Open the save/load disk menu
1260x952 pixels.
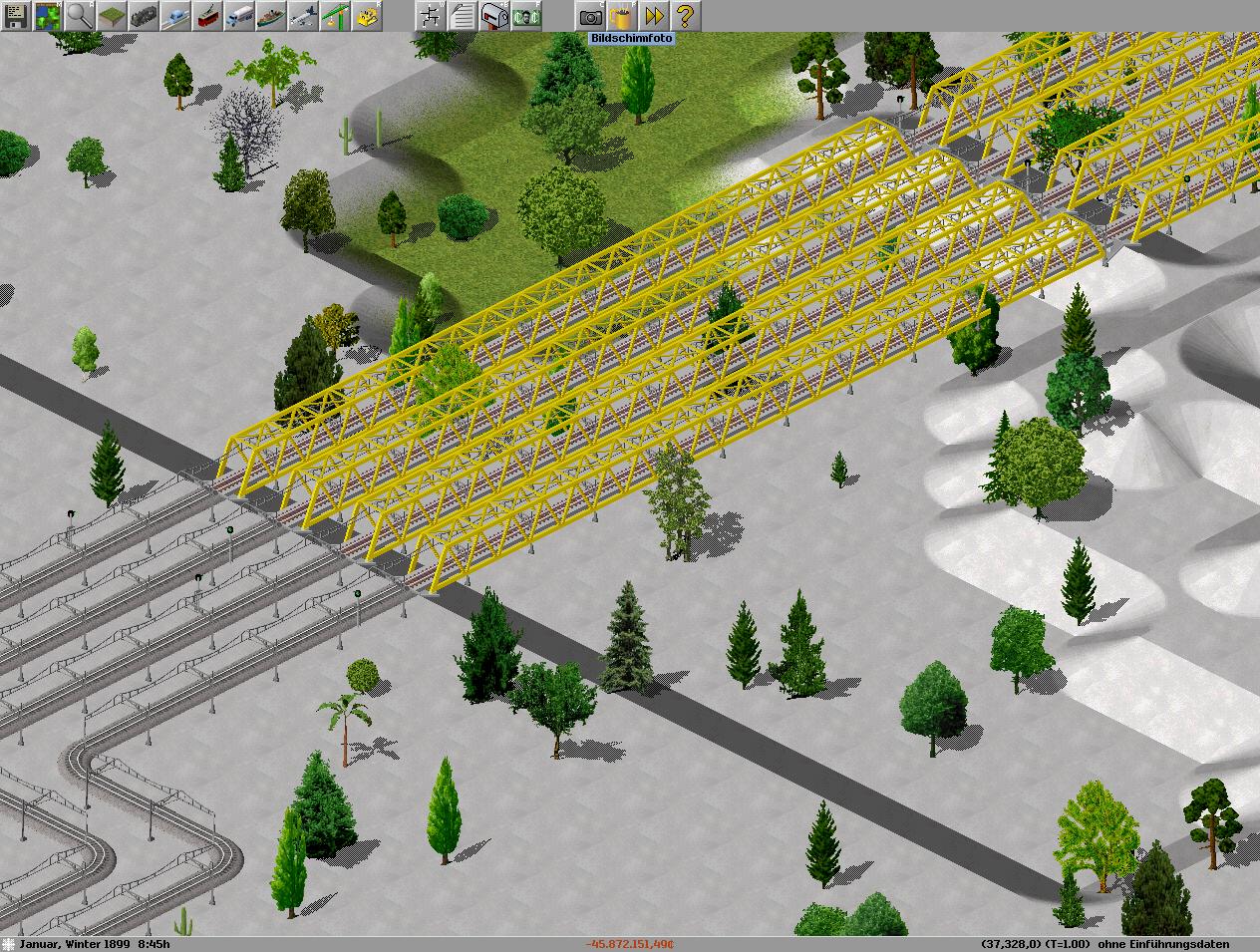click(16, 15)
